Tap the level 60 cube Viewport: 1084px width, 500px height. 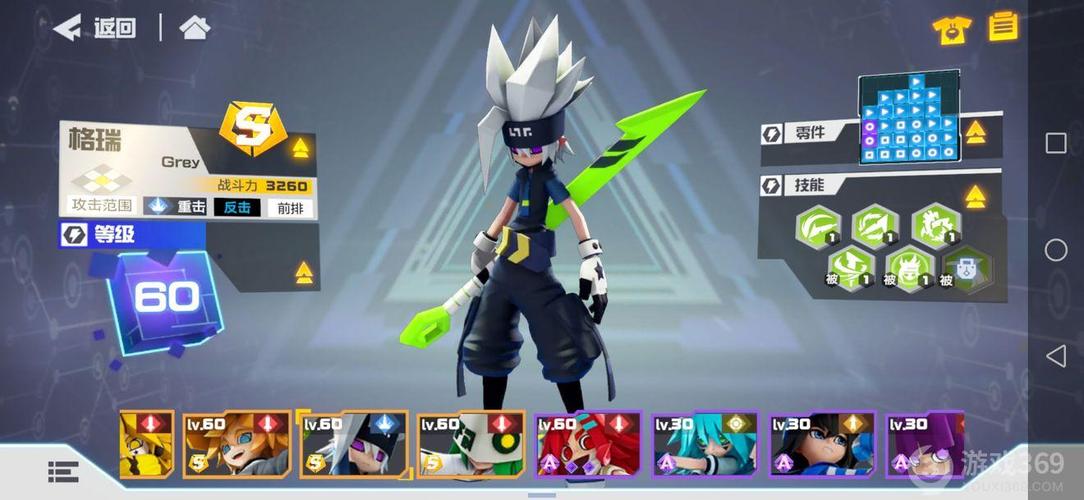tap(165, 297)
